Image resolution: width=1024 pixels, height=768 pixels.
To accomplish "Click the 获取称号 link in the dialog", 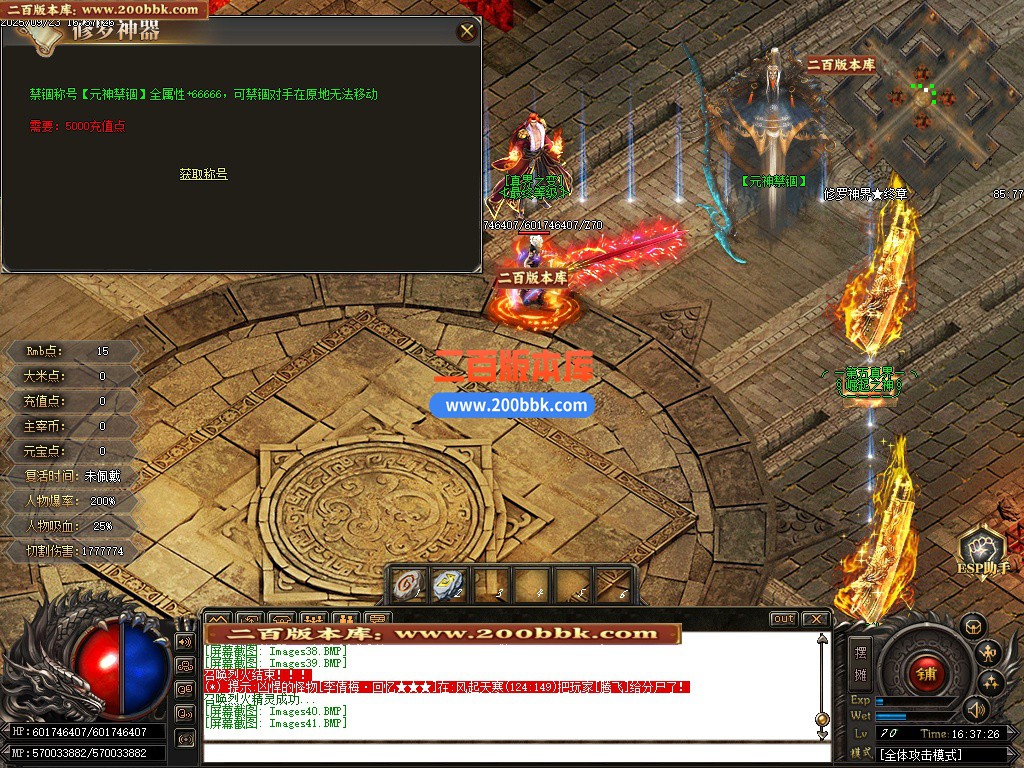I will click(203, 174).
